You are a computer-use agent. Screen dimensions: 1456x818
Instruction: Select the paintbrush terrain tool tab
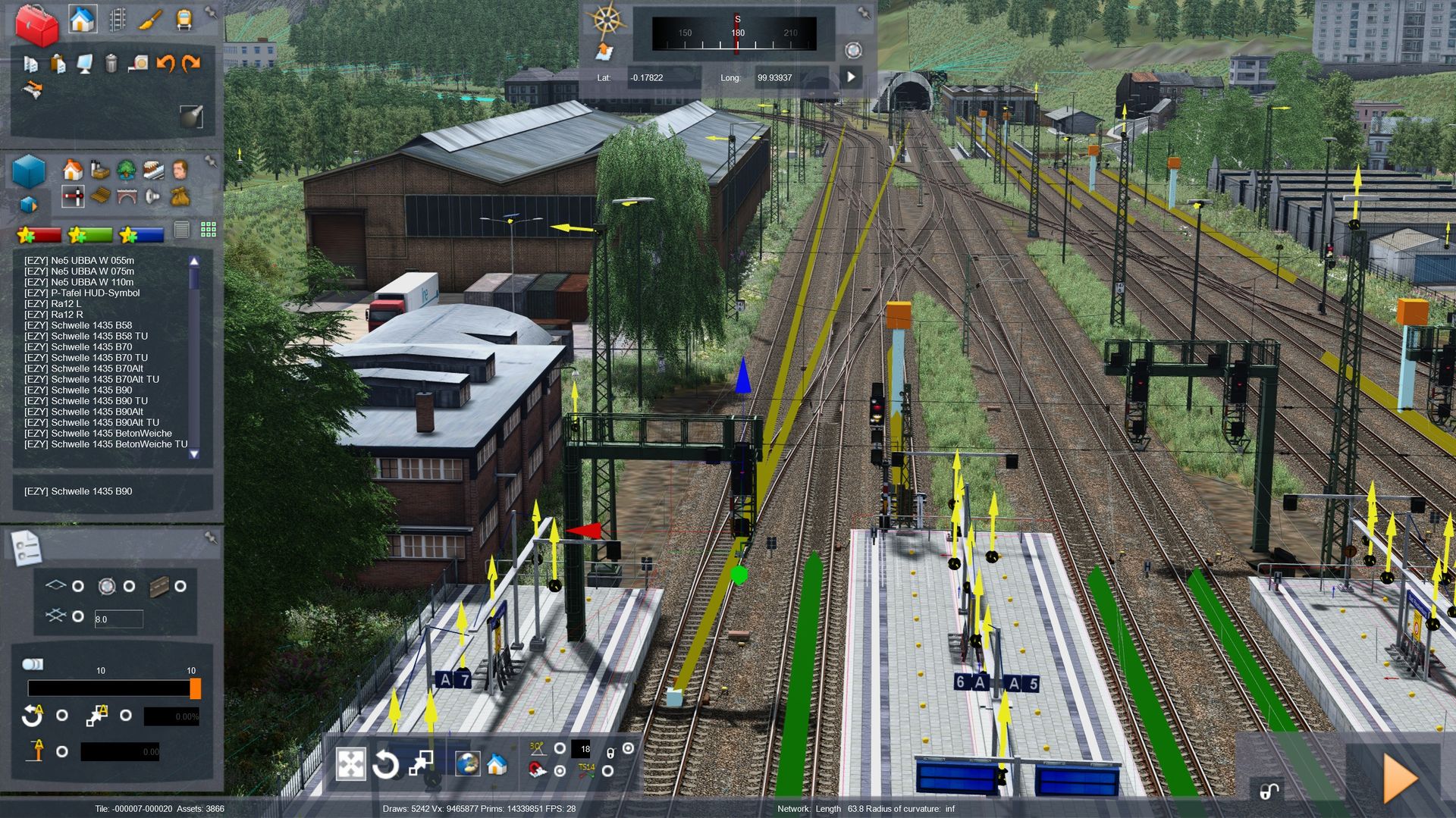click(150, 20)
